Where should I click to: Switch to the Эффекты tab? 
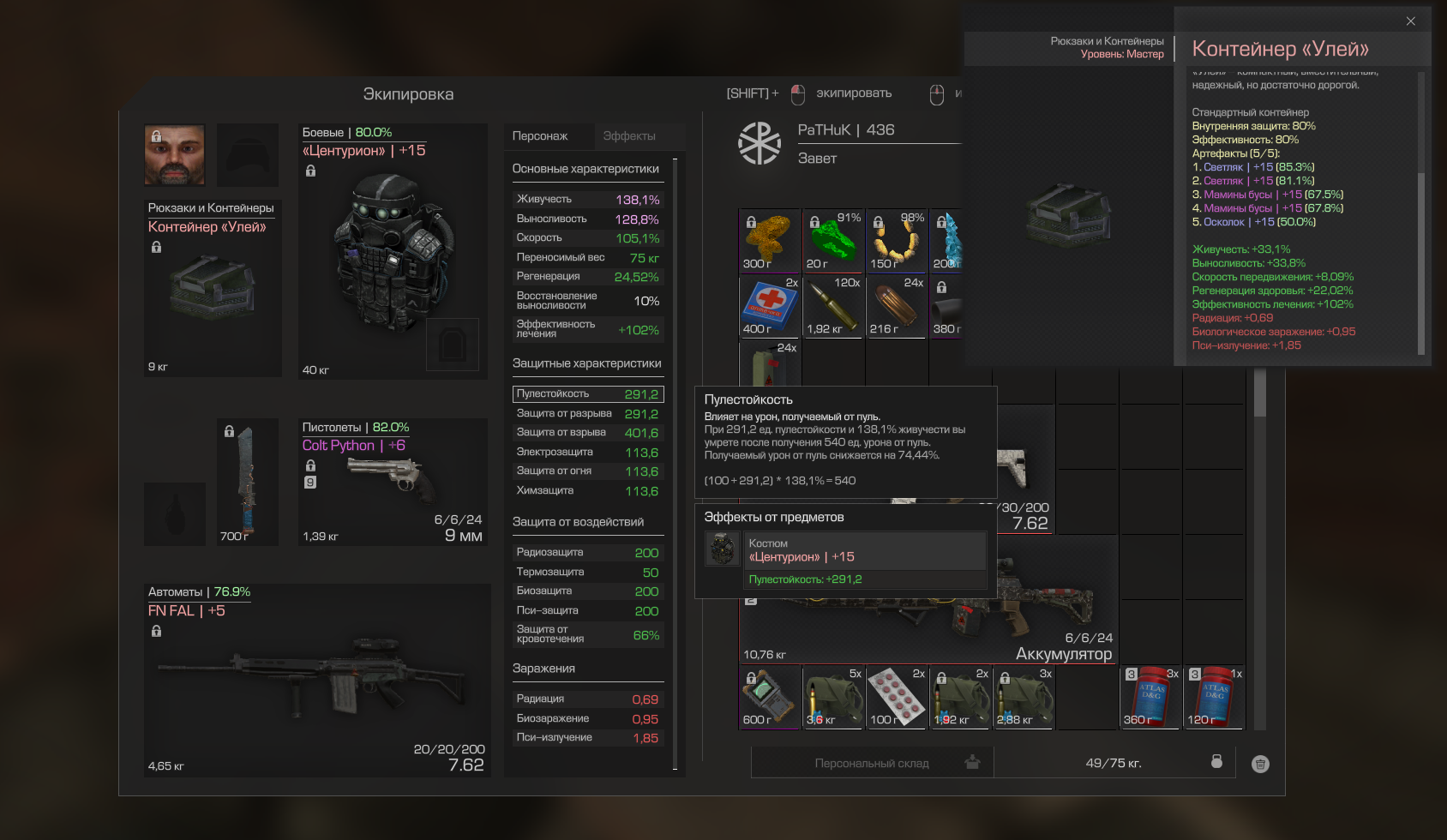tap(628, 136)
